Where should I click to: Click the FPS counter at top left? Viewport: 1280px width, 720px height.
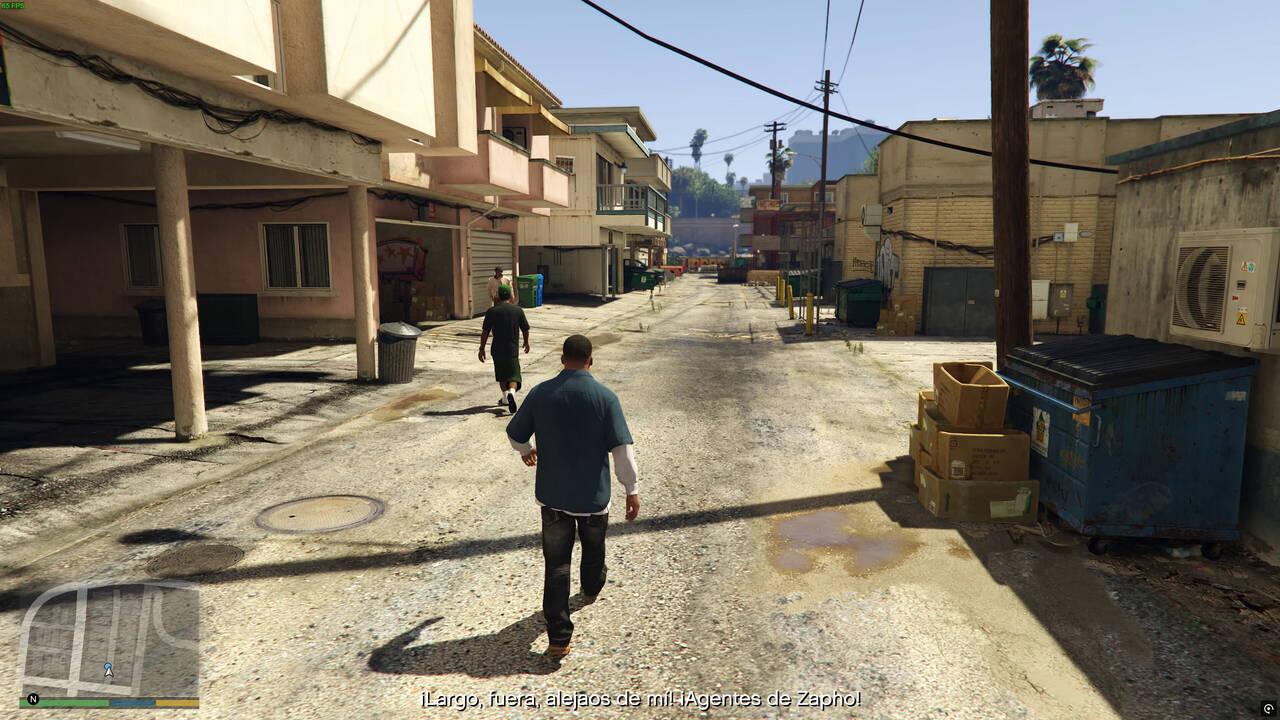click(12, 5)
